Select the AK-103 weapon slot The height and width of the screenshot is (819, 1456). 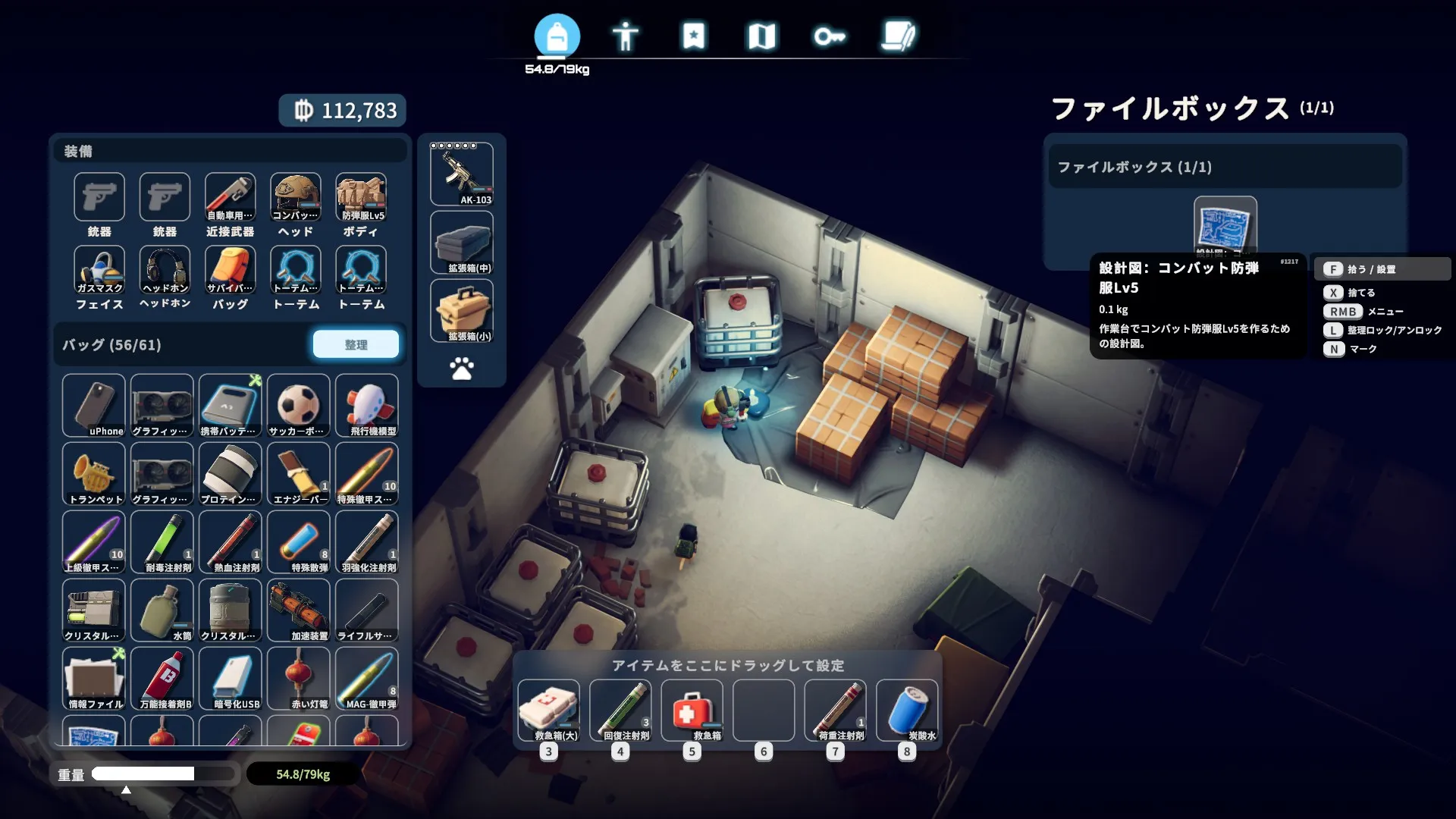click(x=462, y=174)
